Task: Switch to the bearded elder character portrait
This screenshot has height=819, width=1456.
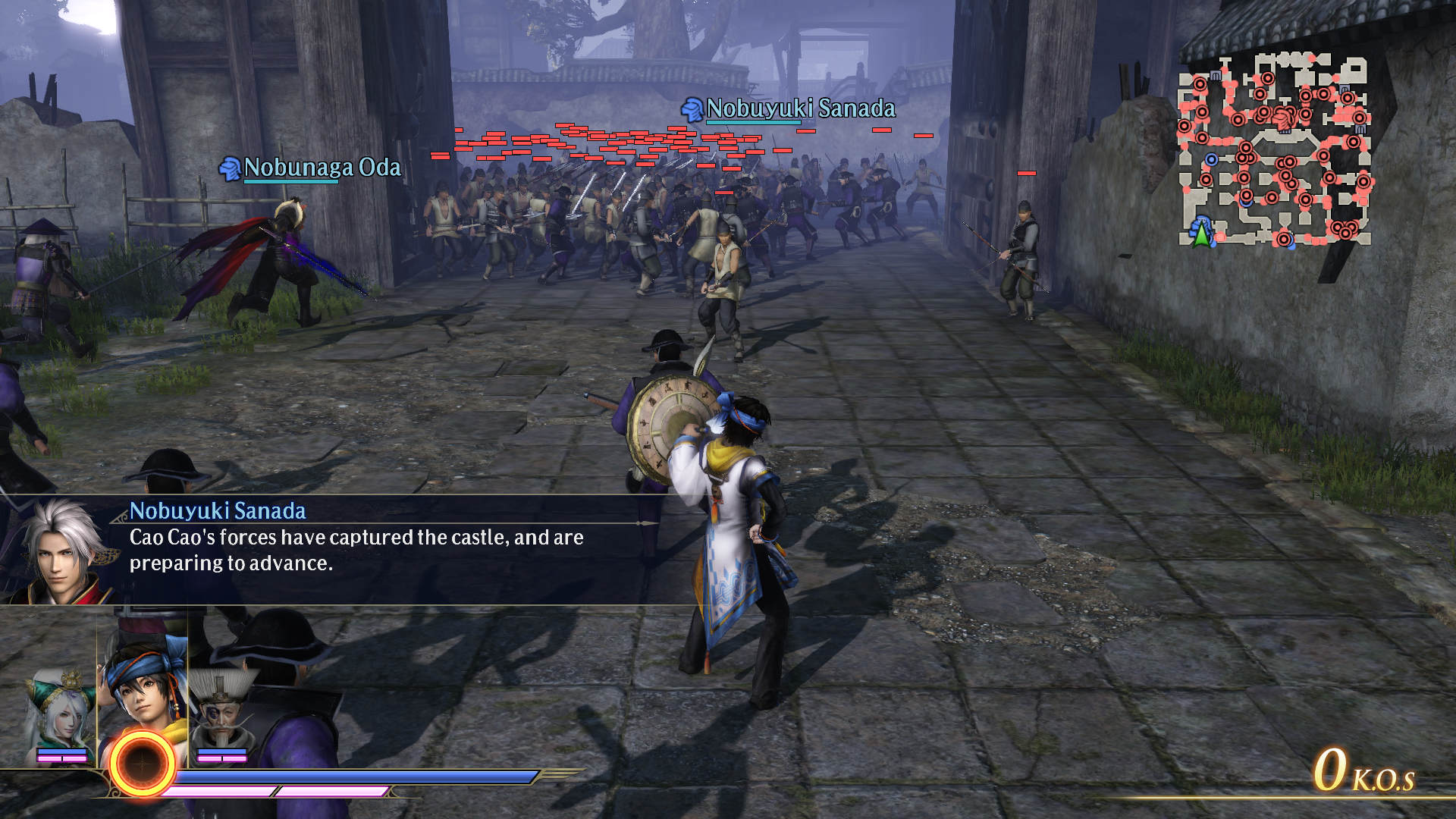Action: pyautogui.click(x=222, y=713)
